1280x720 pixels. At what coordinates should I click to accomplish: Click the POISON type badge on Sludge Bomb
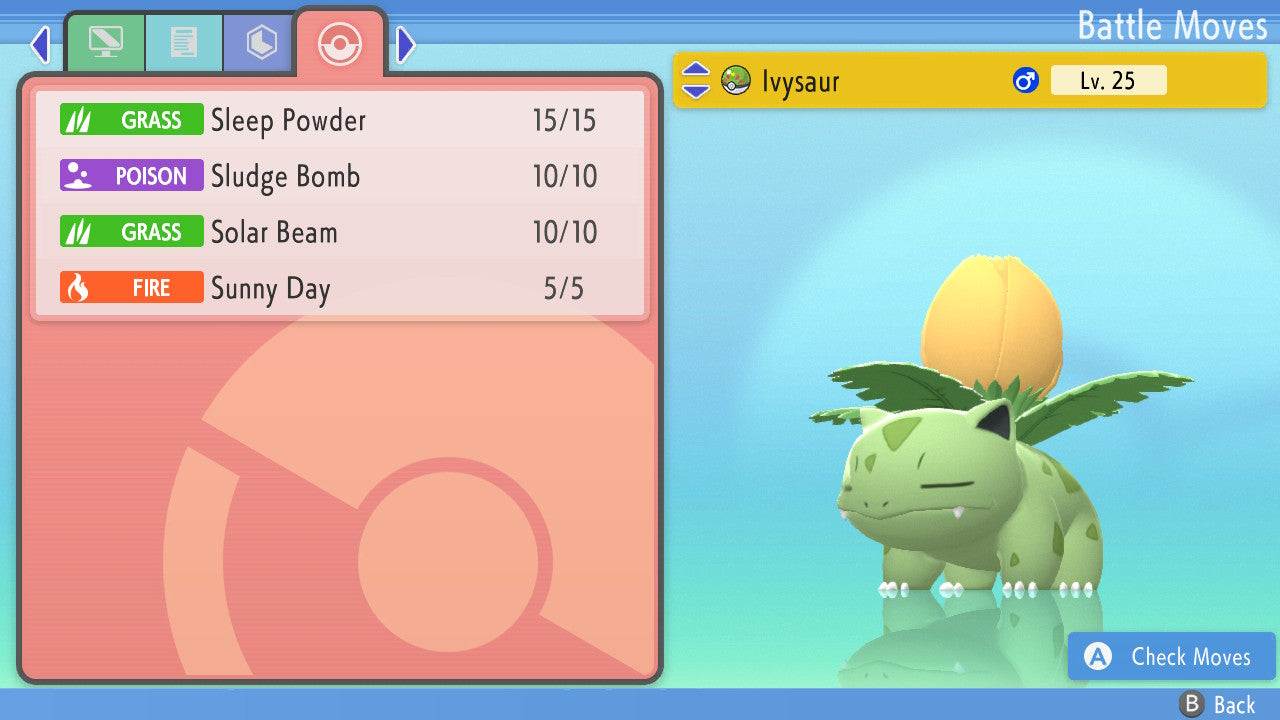[x=131, y=175]
